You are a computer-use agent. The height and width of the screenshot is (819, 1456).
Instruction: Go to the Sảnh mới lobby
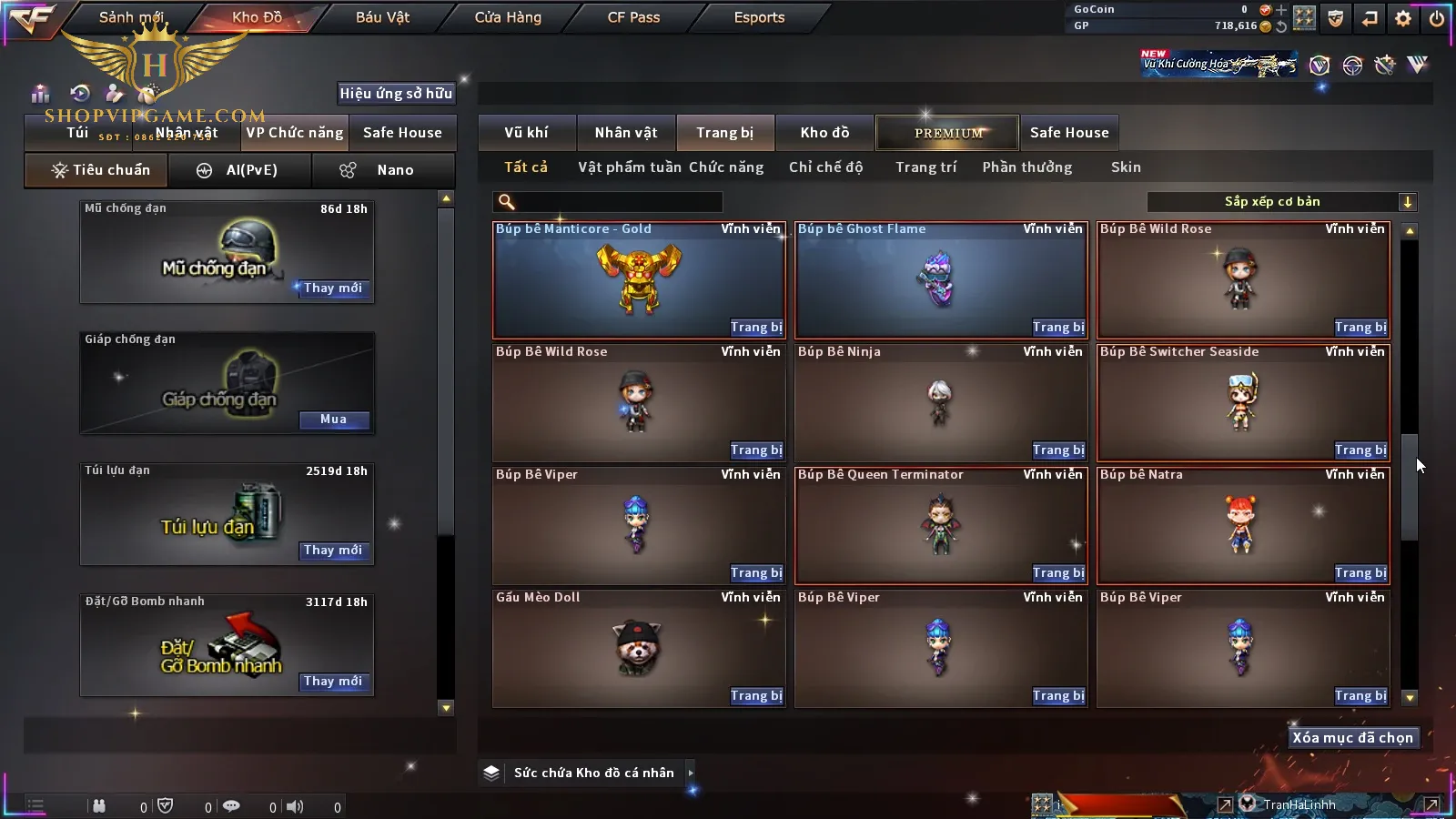click(x=131, y=17)
